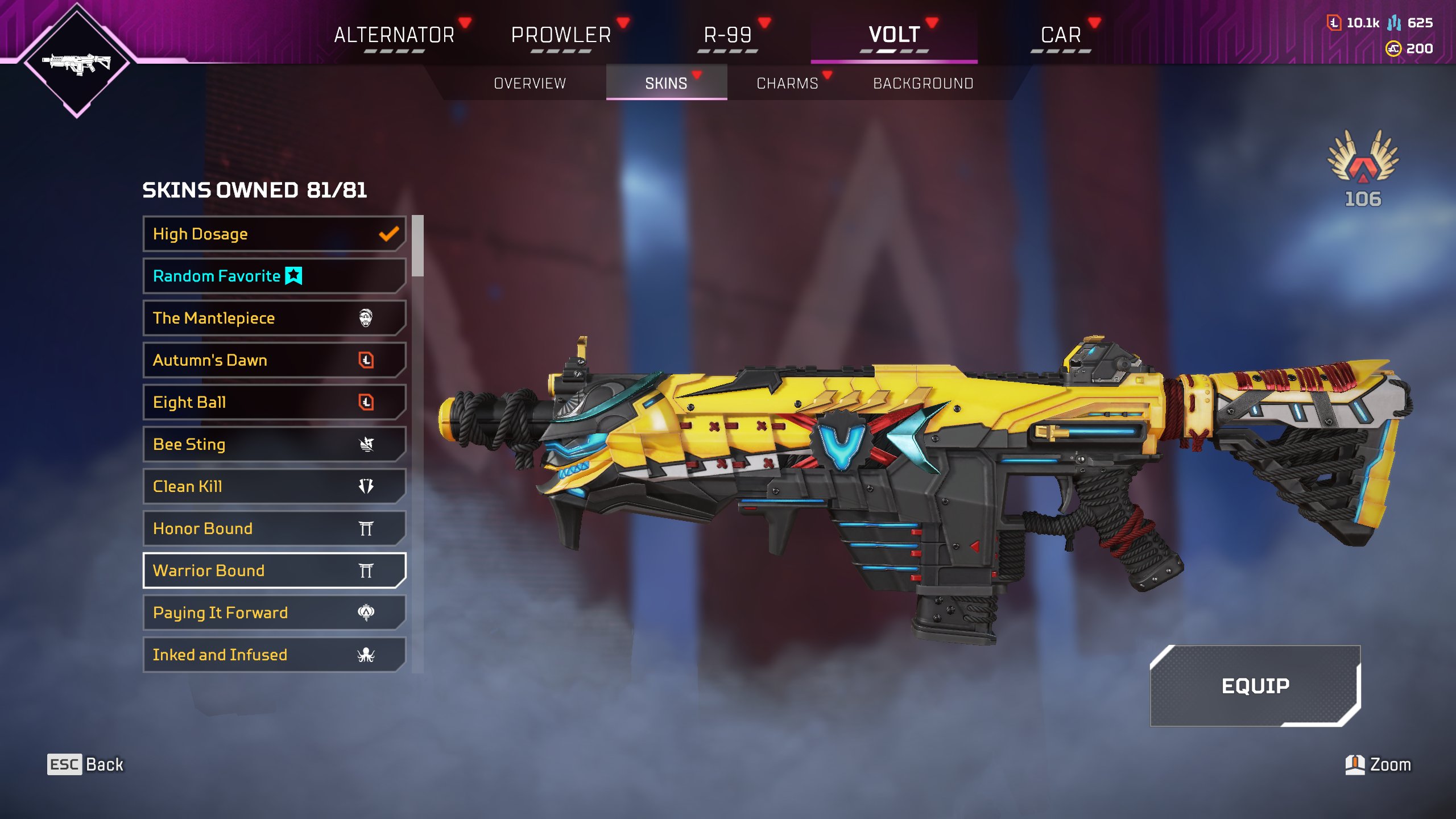
Task: Open the Prowler weapon tab
Action: pyautogui.click(x=561, y=35)
